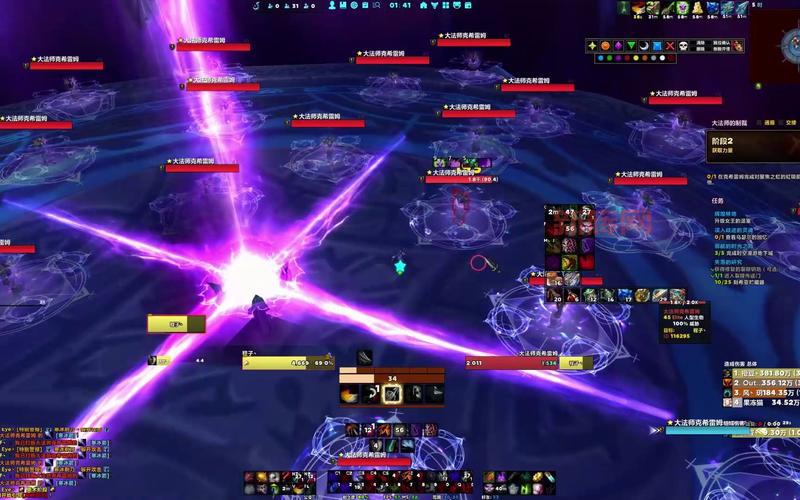
Task: Select the yellow star raid marker
Action: click(592, 46)
